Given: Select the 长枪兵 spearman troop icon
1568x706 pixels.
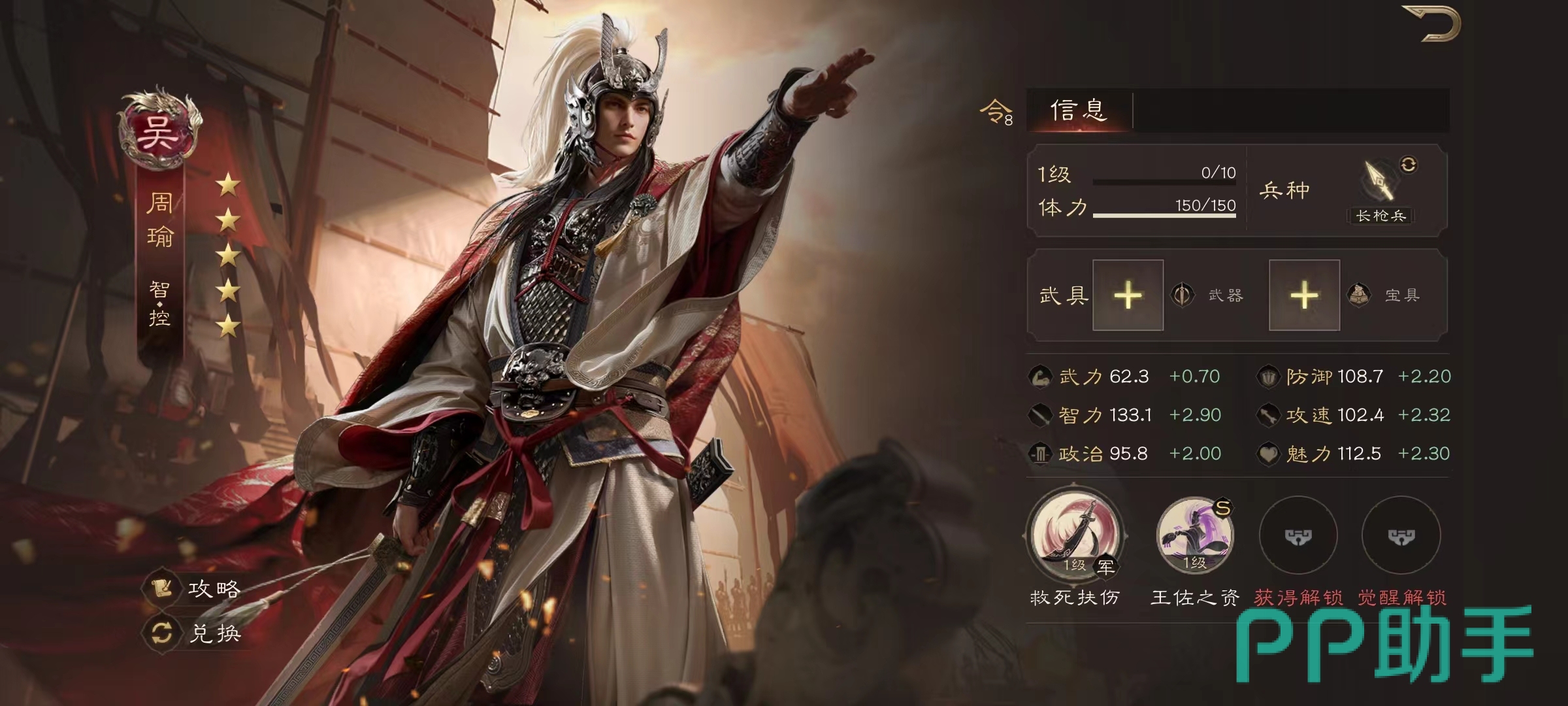Looking at the screenshot, I should tap(1379, 185).
